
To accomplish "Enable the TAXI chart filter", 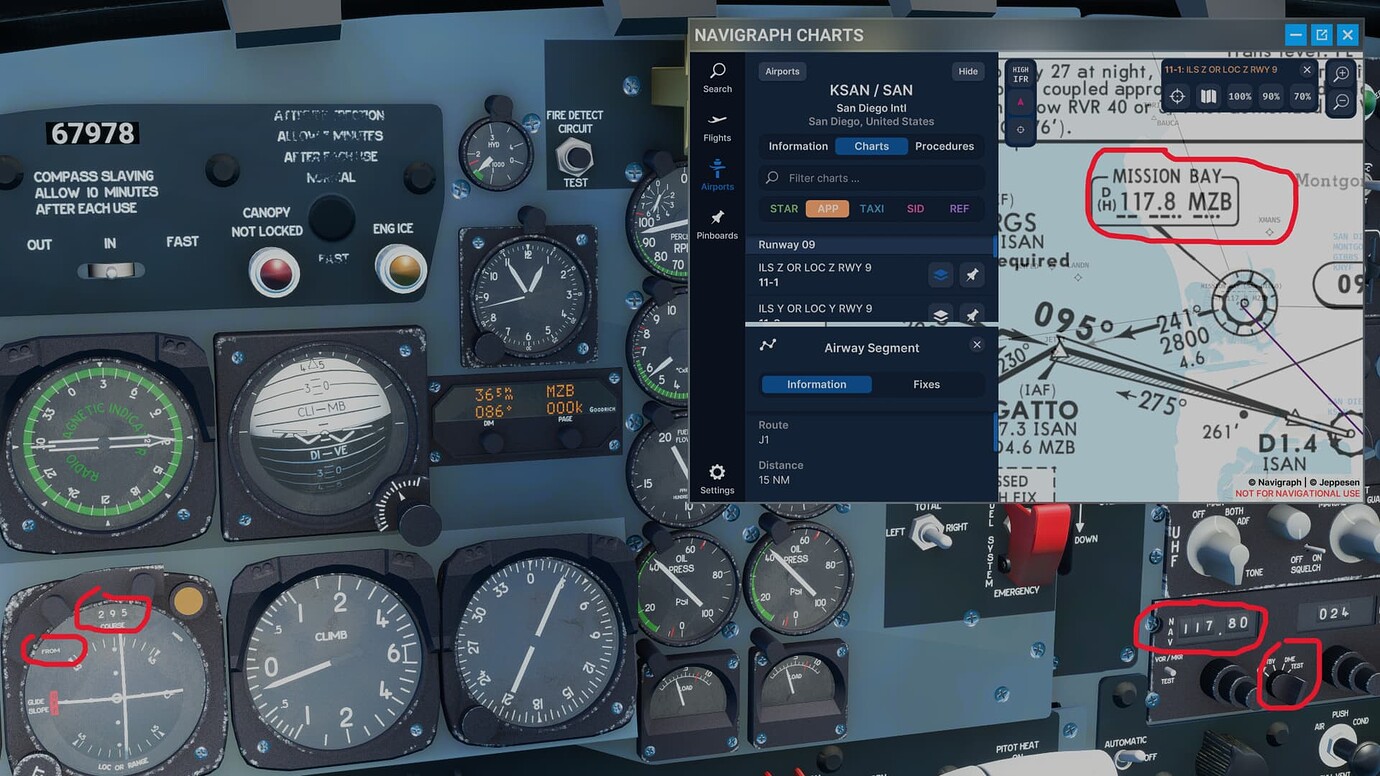I will click(871, 208).
